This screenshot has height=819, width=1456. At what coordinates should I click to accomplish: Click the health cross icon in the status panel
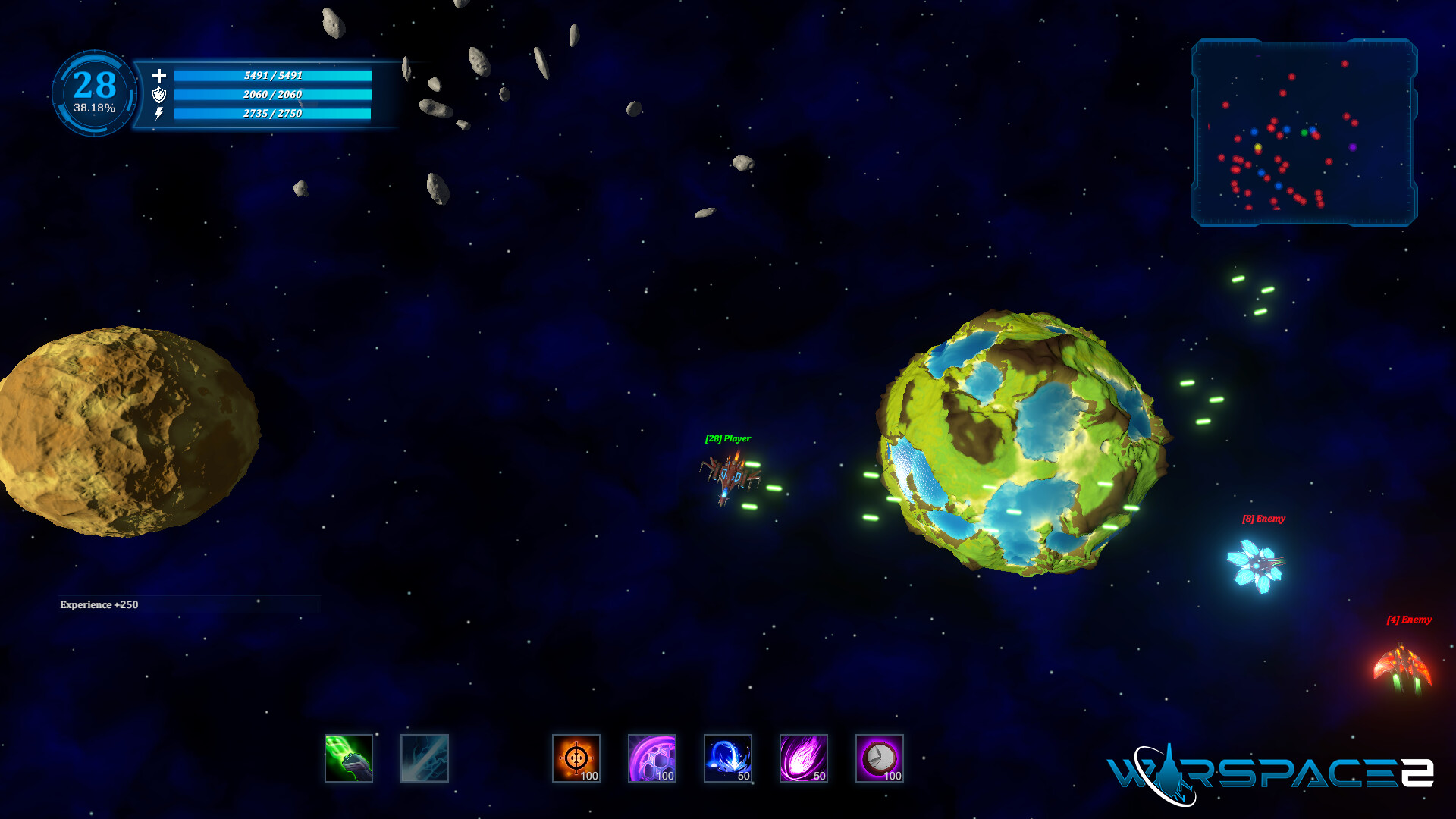click(159, 76)
